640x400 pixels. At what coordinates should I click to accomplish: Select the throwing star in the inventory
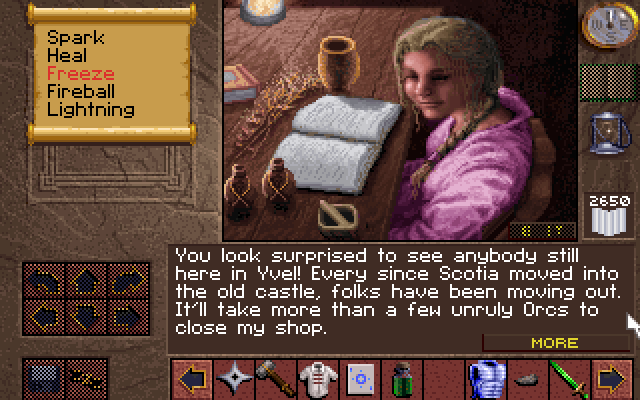pos(235,379)
